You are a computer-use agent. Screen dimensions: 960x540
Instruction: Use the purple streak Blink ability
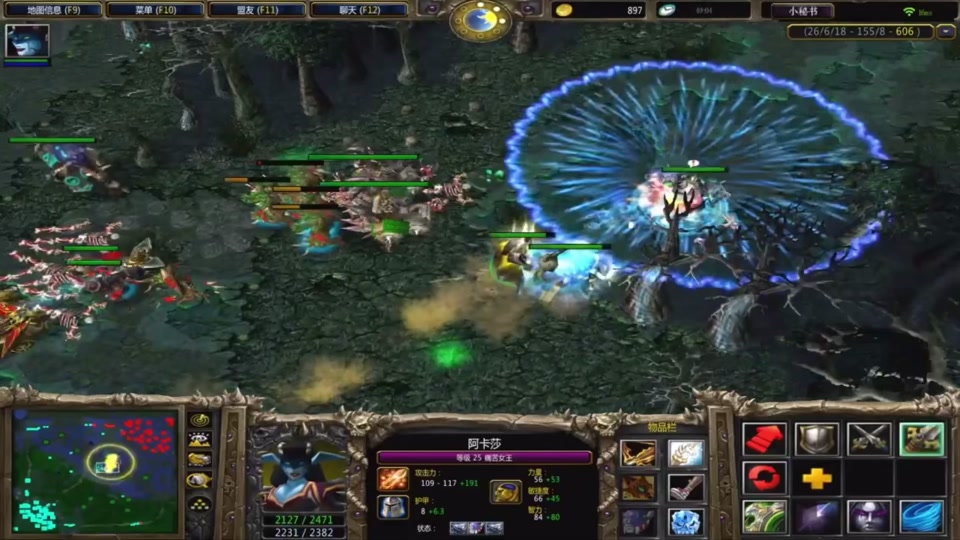[x=817, y=517]
